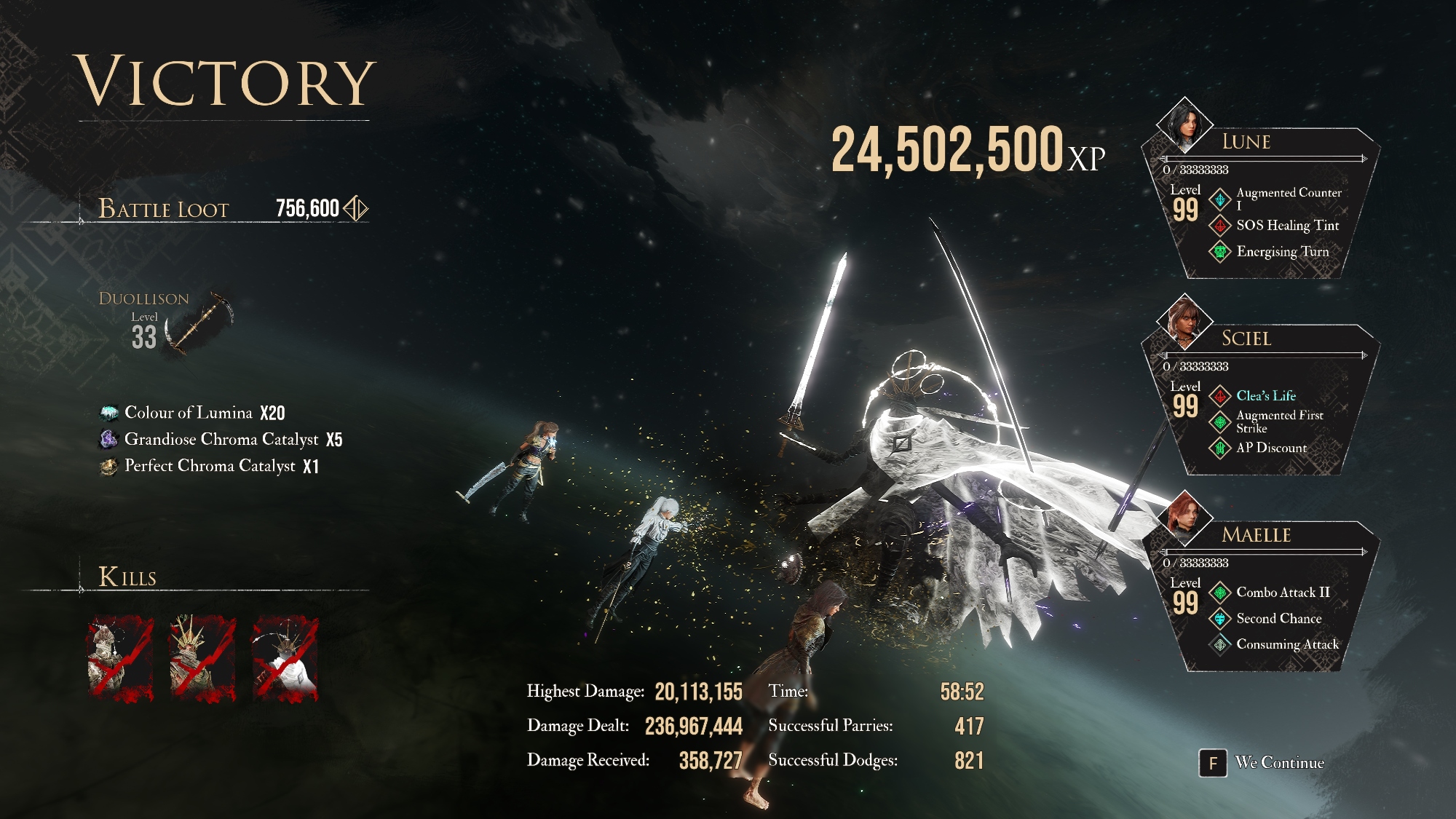
Task: Choose Maelle's Second Chance entry
Action: click(1278, 619)
